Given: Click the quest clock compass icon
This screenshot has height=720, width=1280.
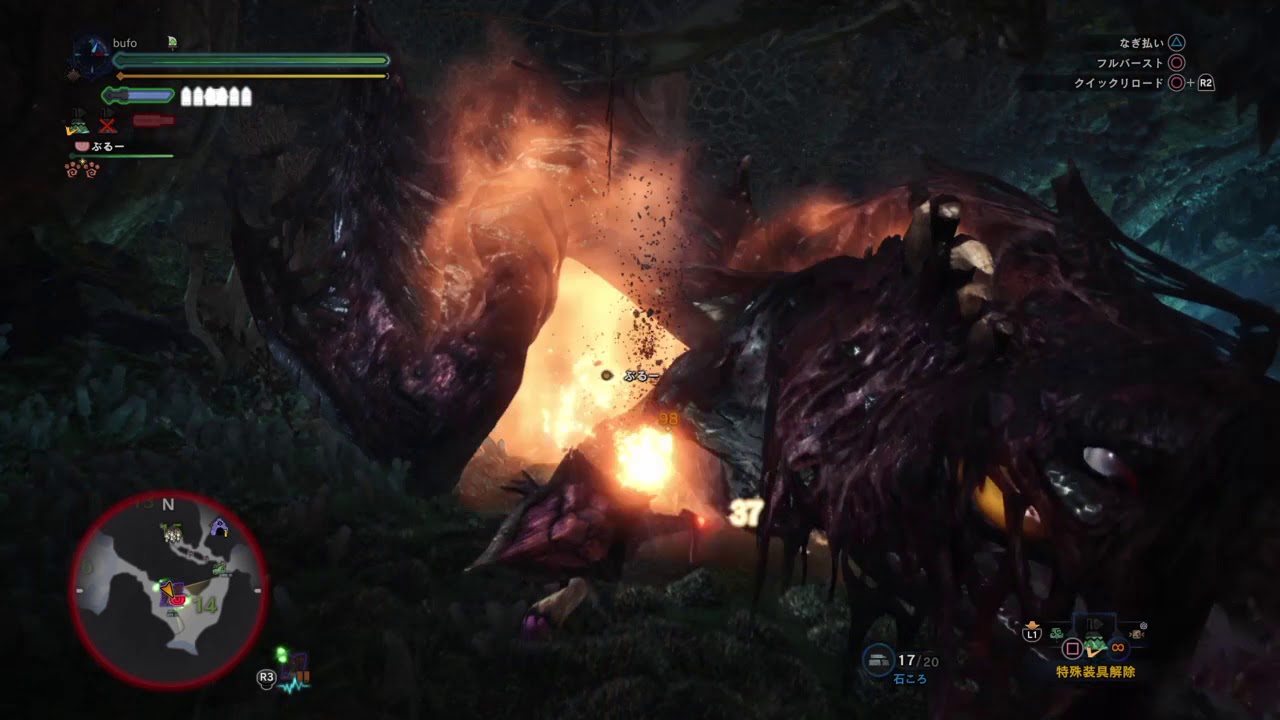Looking at the screenshot, I should (91, 57).
